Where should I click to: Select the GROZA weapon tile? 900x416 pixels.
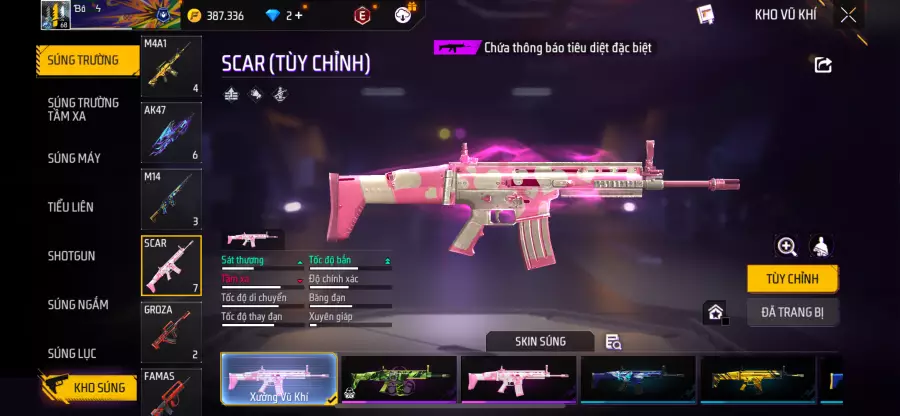pos(171,332)
